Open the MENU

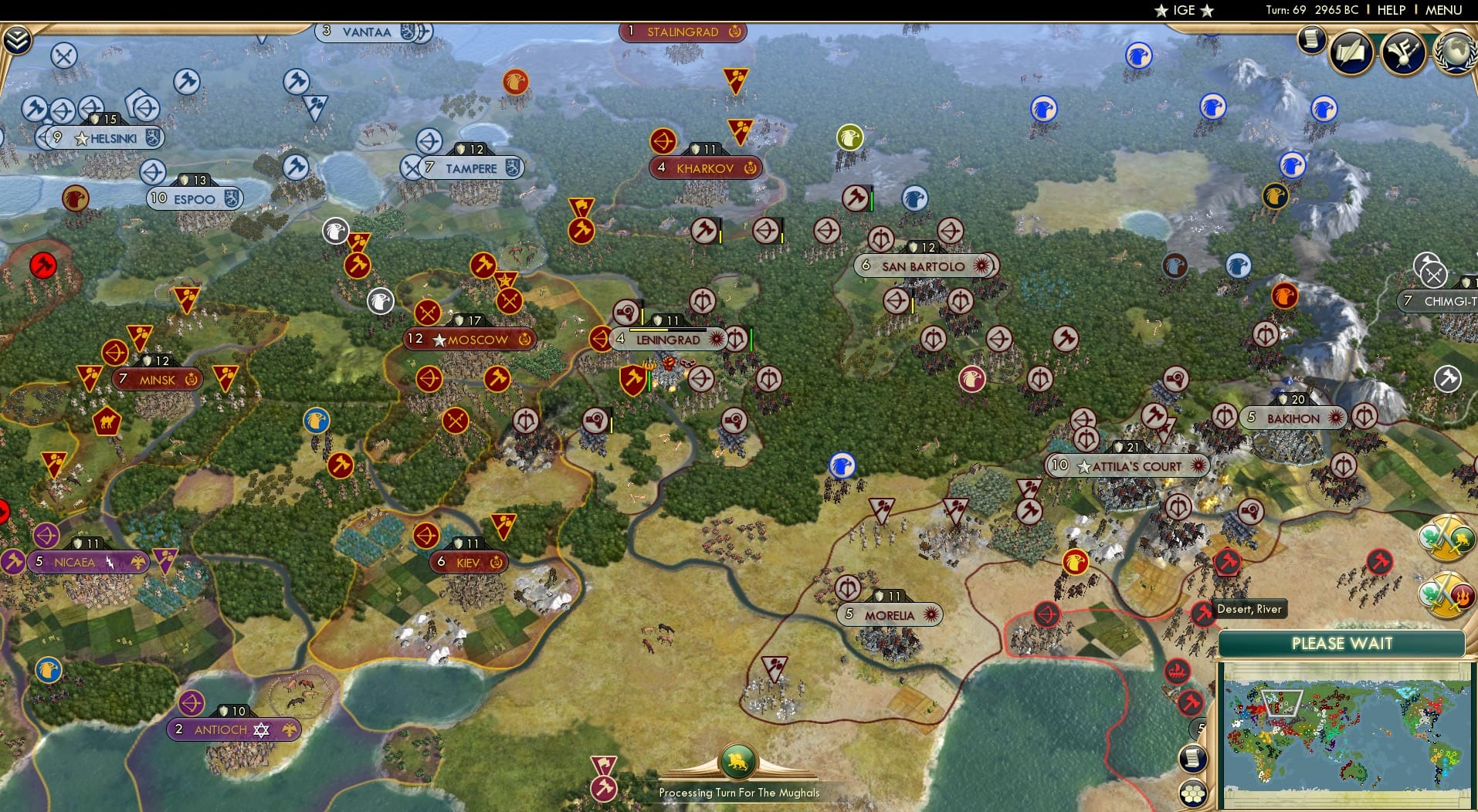pos(1445,10)
